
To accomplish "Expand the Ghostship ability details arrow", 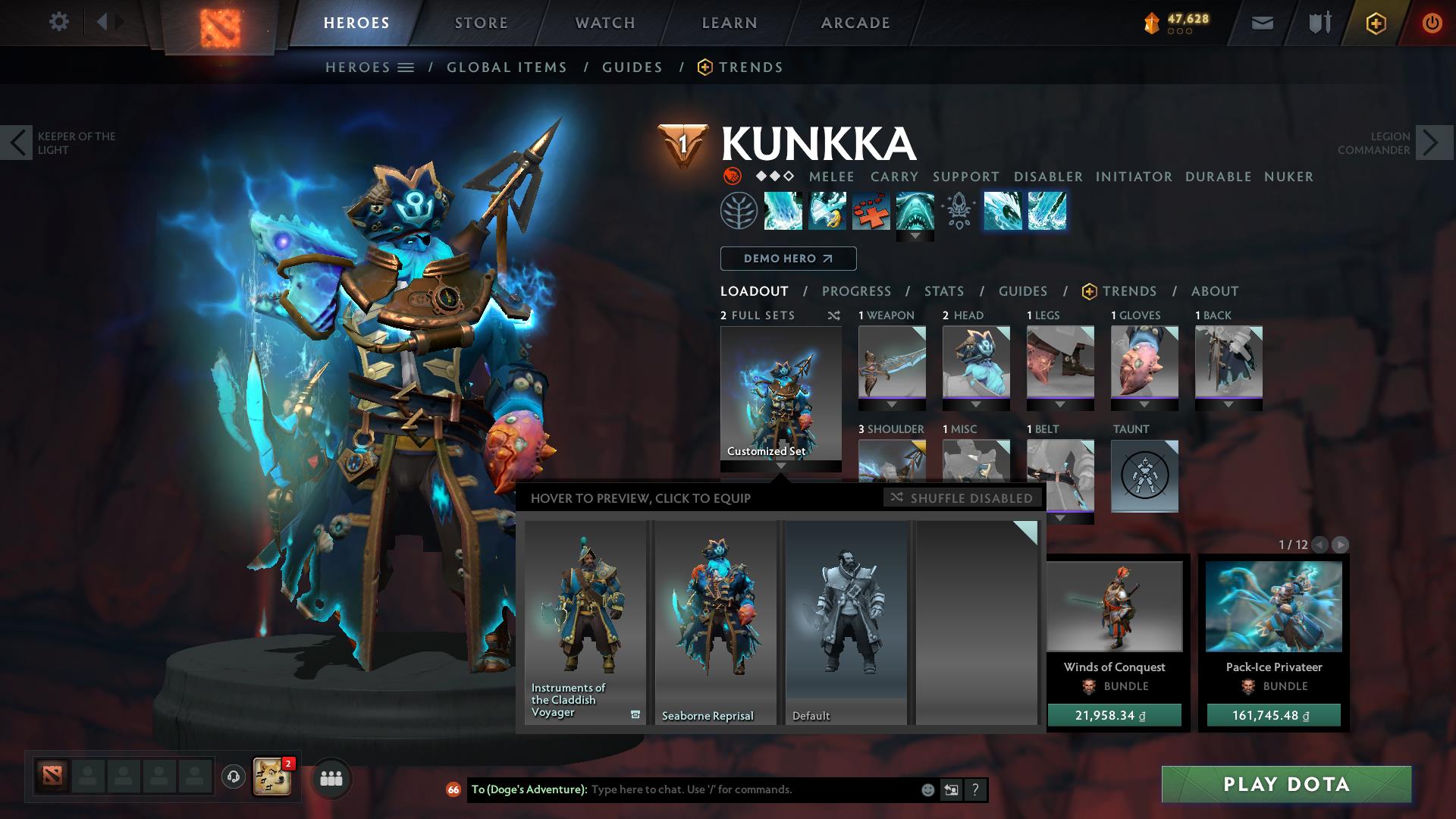I will pyautogui.click(x=915, y=235).
